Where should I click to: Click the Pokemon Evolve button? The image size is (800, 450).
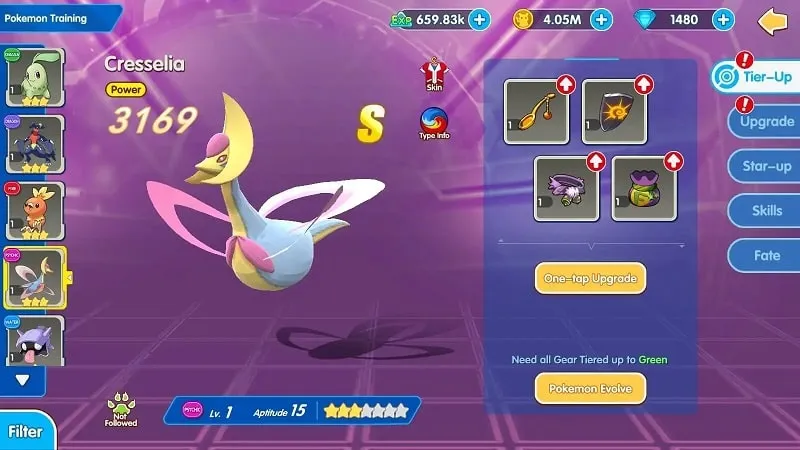[x=590, y=387]
